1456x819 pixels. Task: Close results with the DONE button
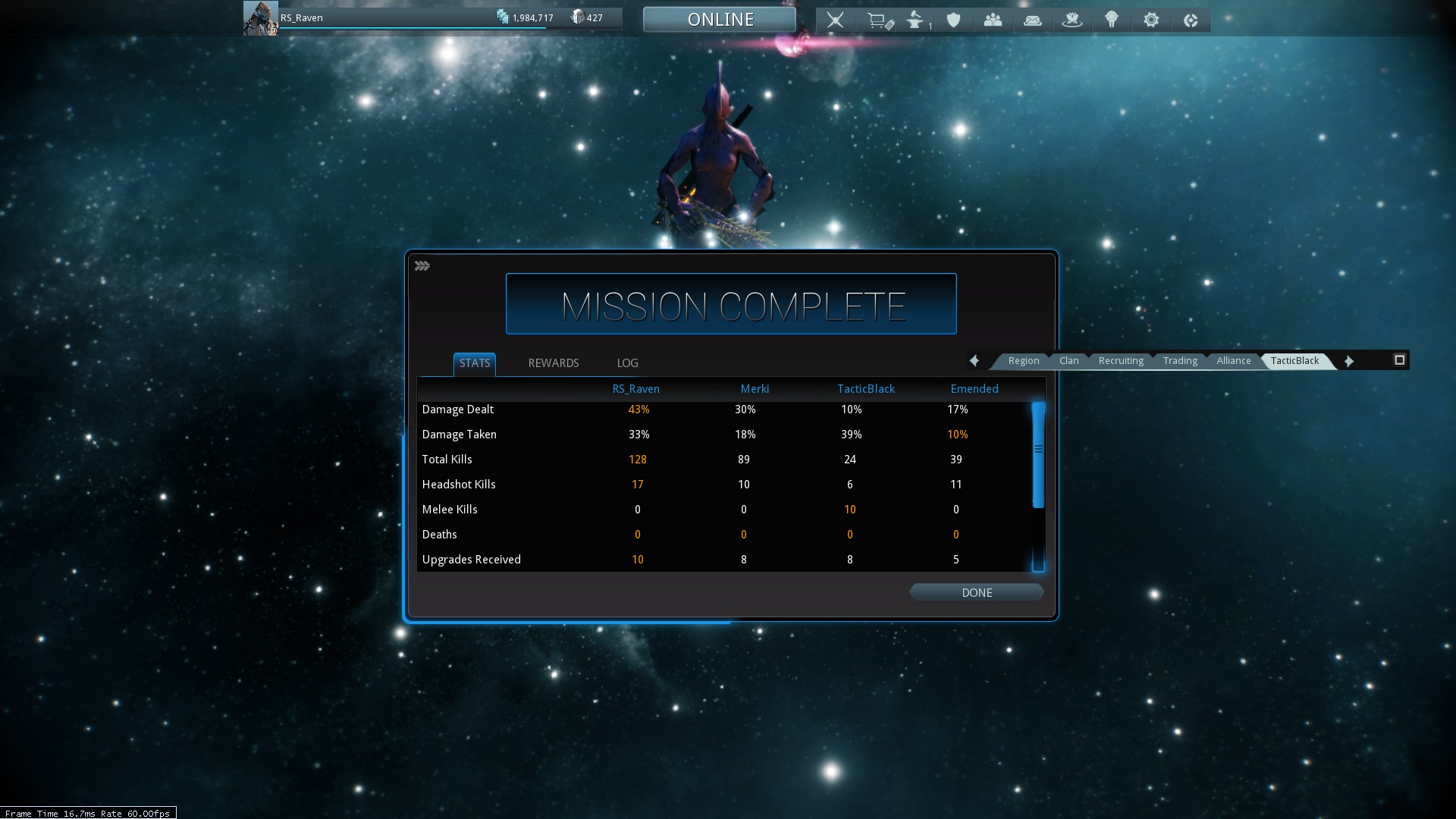pyautogui.click(x=976, y=593)
